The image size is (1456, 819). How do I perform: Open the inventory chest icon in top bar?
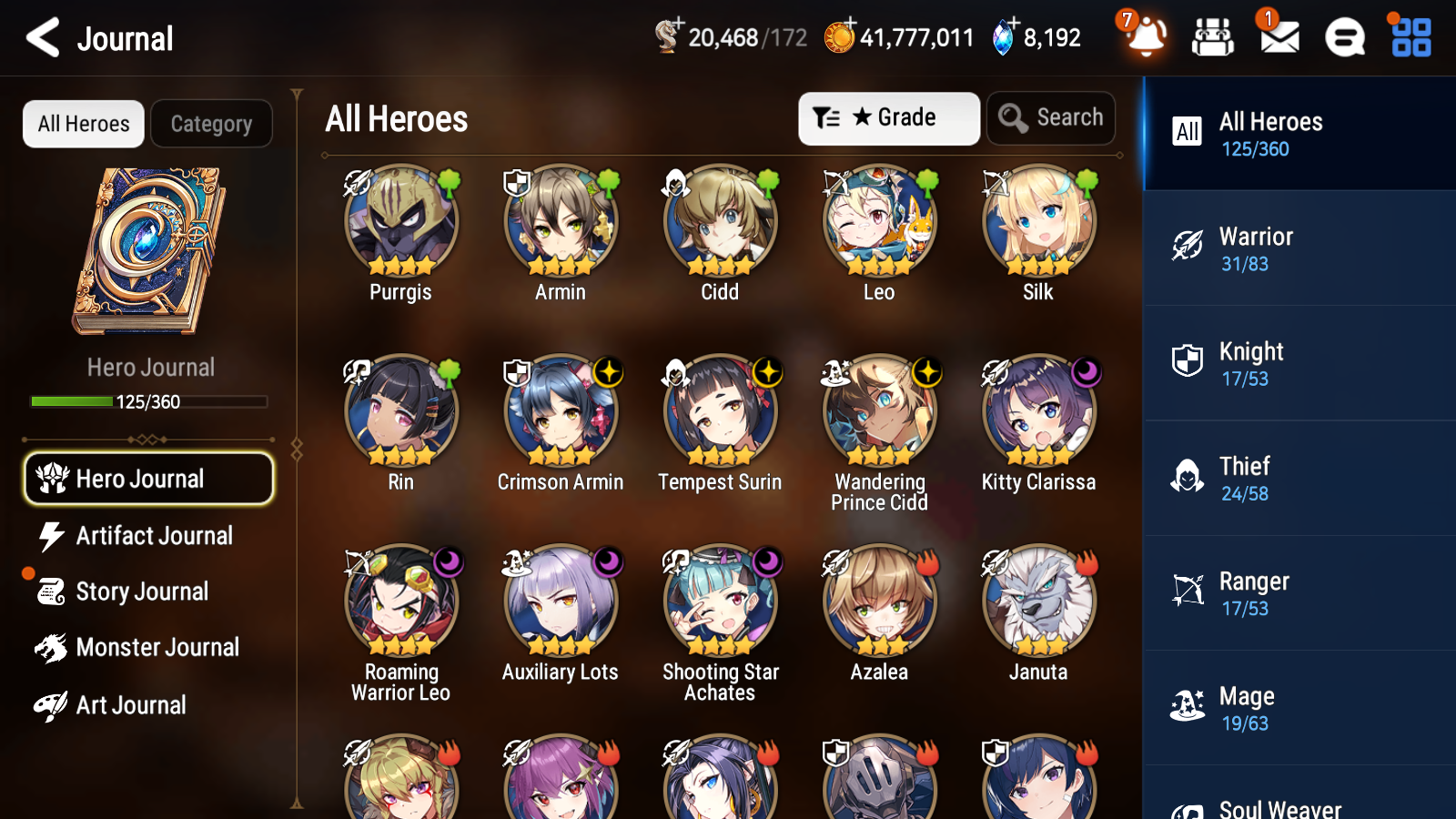pos(1213,38)
